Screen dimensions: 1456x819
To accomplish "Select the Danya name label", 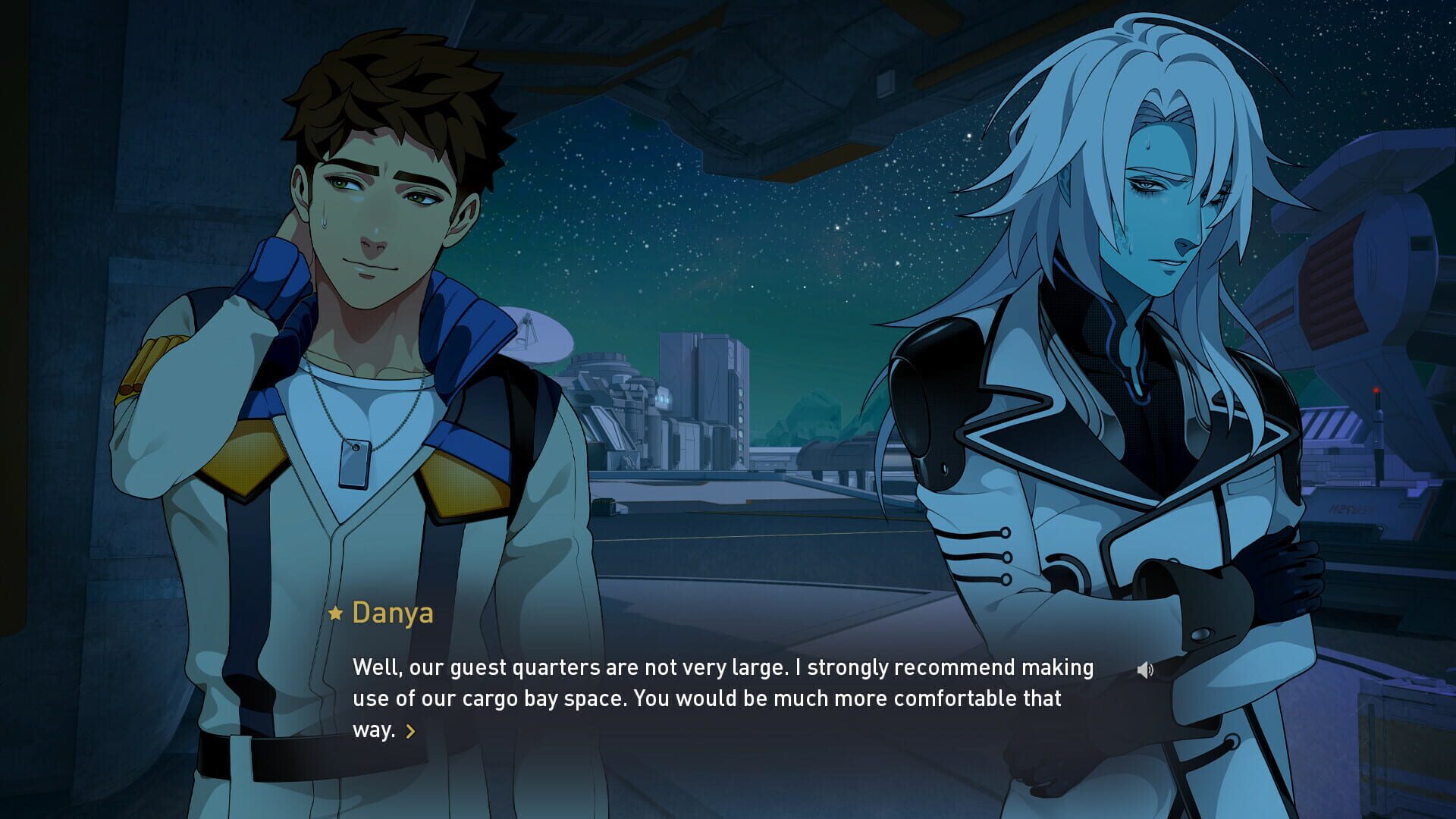I will tap(393, 614).
